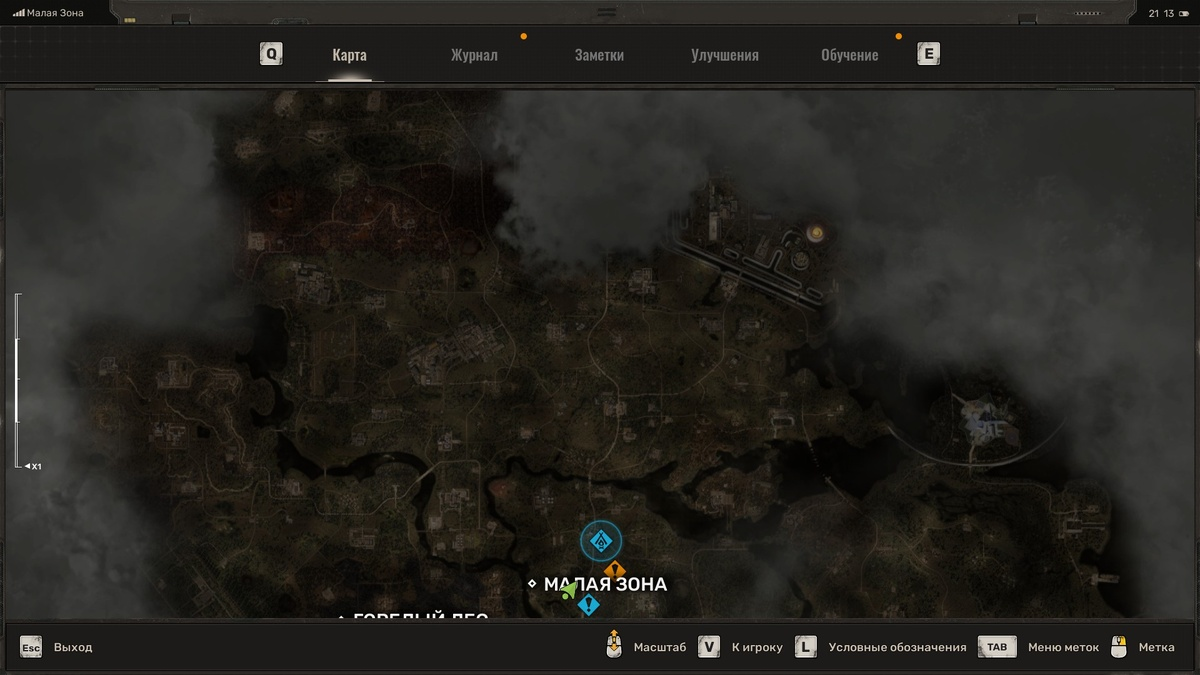Click the green player position arrow

pos(569,591)
